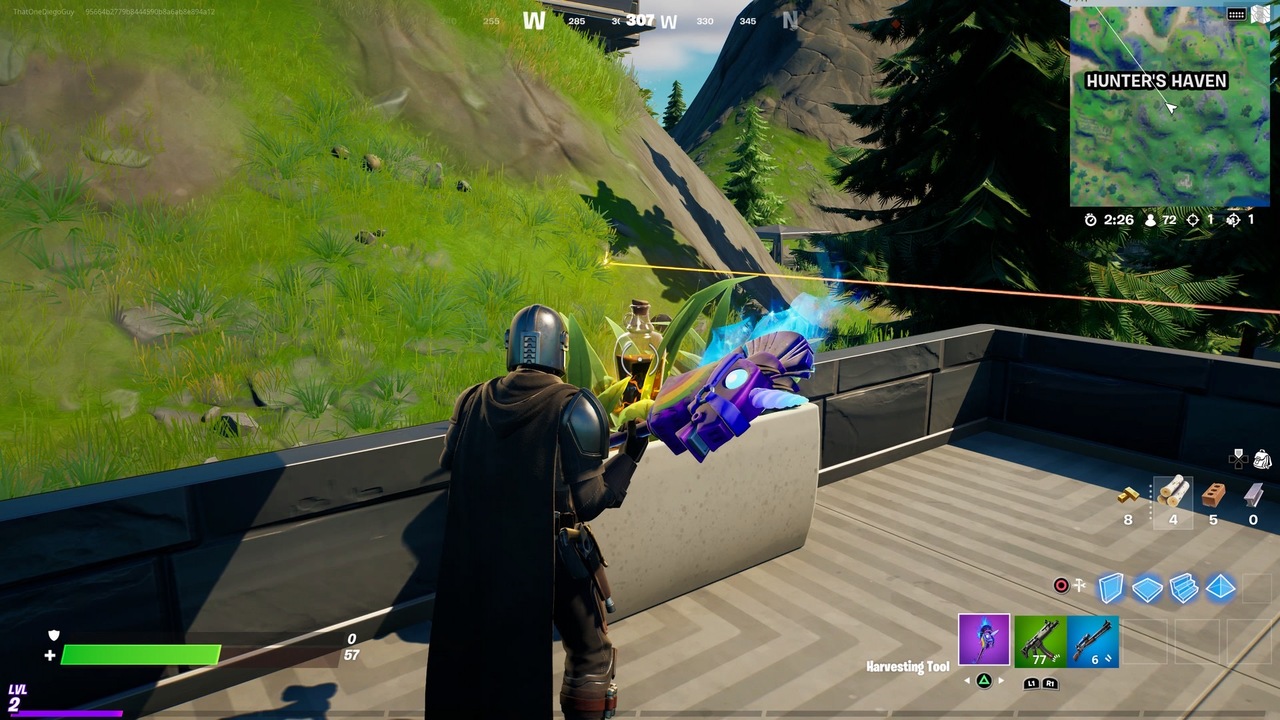Click the wood resource icon

pyautogui.click(x=1173, y=492)
